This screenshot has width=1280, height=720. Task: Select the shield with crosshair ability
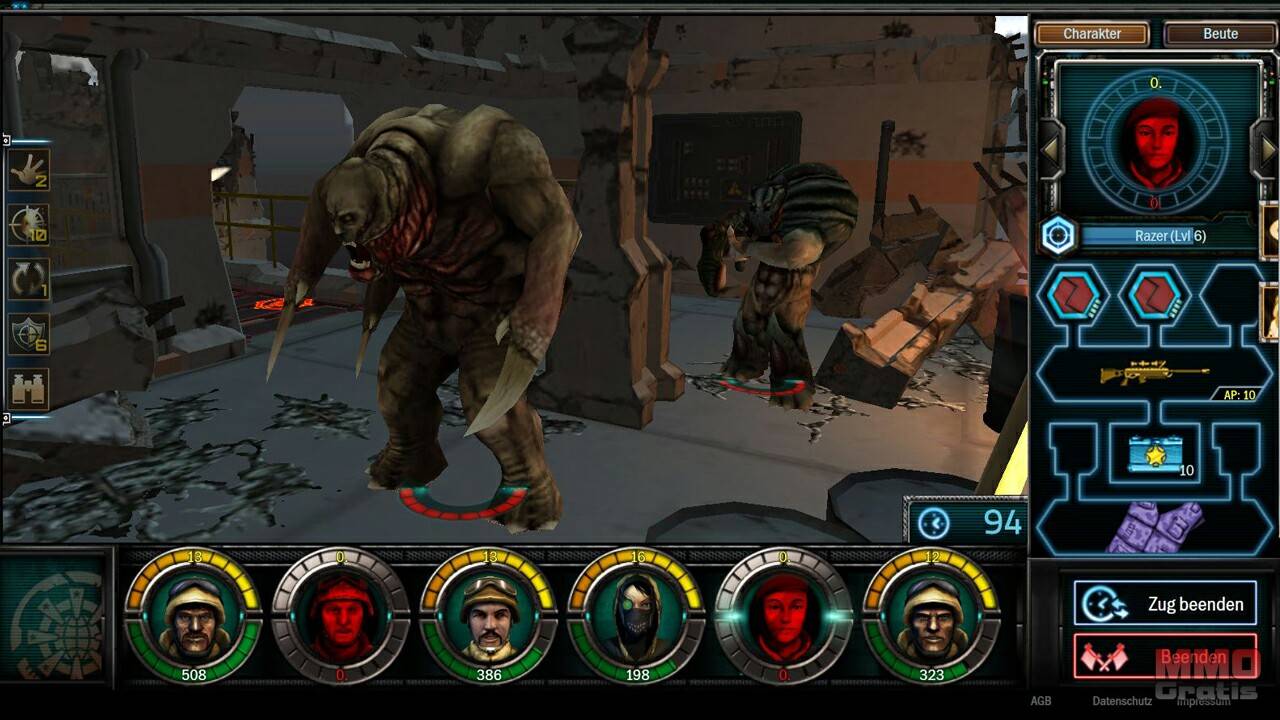(28, 334)
